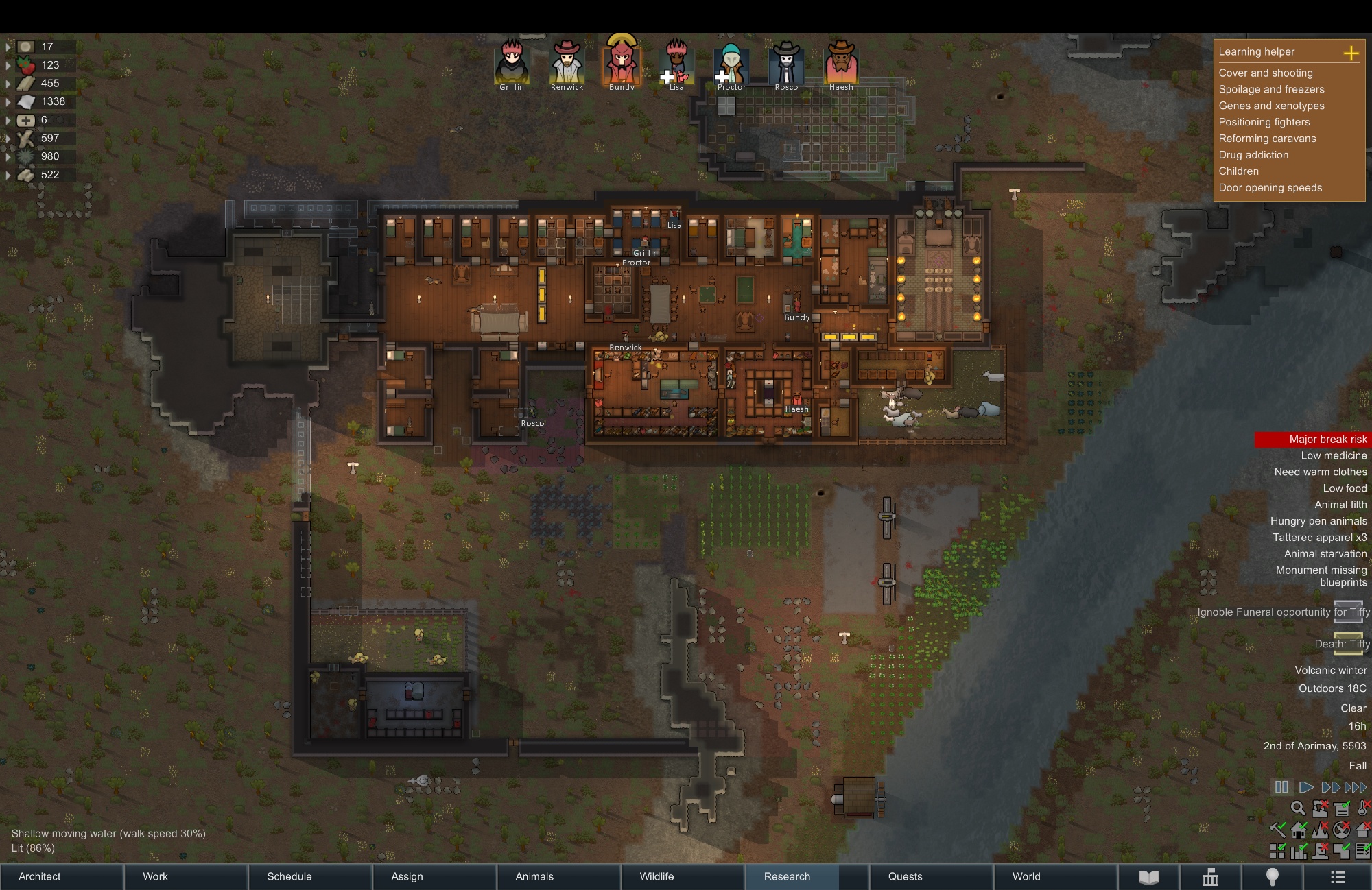Show the Wildlife tab
This screenshot has height=890, width=1372.
pos(657,876)
